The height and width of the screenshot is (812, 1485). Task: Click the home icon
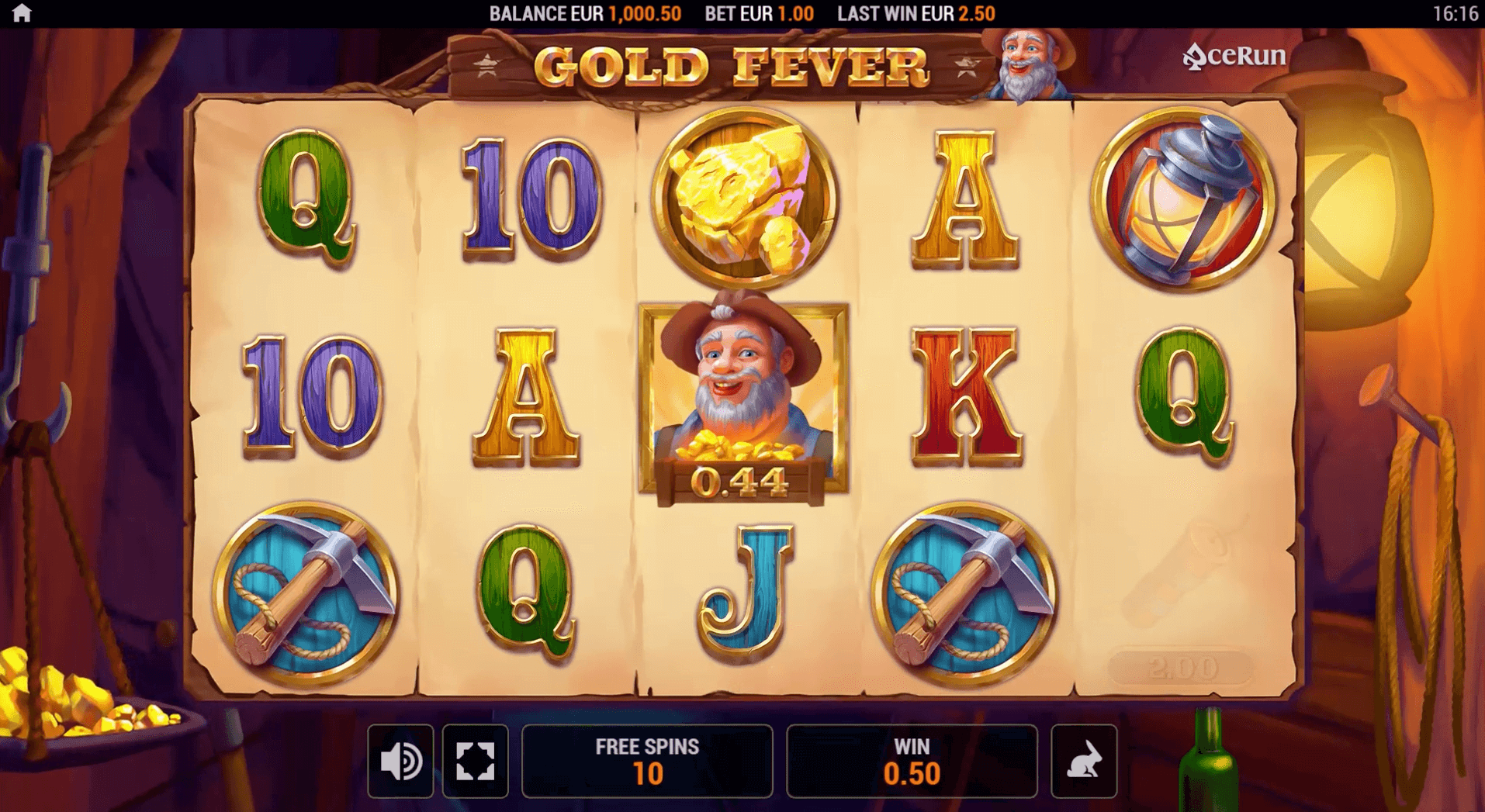(22, 13)
